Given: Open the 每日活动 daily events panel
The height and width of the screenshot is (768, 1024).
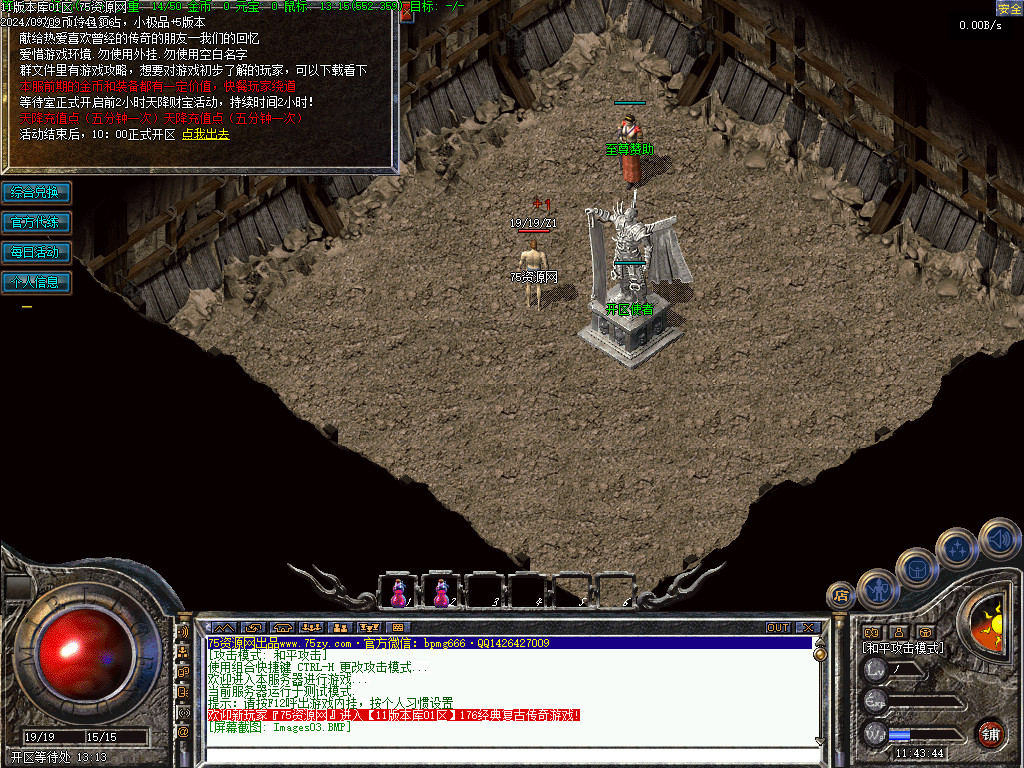Looking at the screenshot, I should 36,252.
